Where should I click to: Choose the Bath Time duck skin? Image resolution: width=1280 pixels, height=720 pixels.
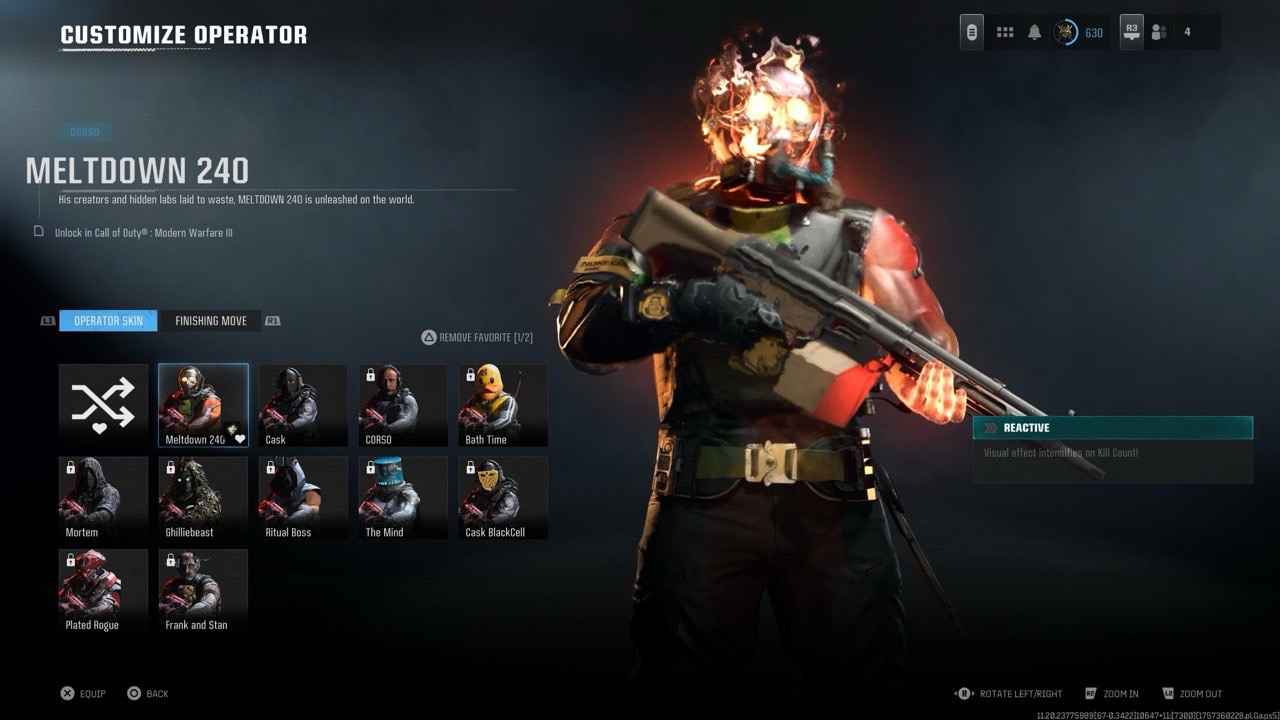point(503,405)
